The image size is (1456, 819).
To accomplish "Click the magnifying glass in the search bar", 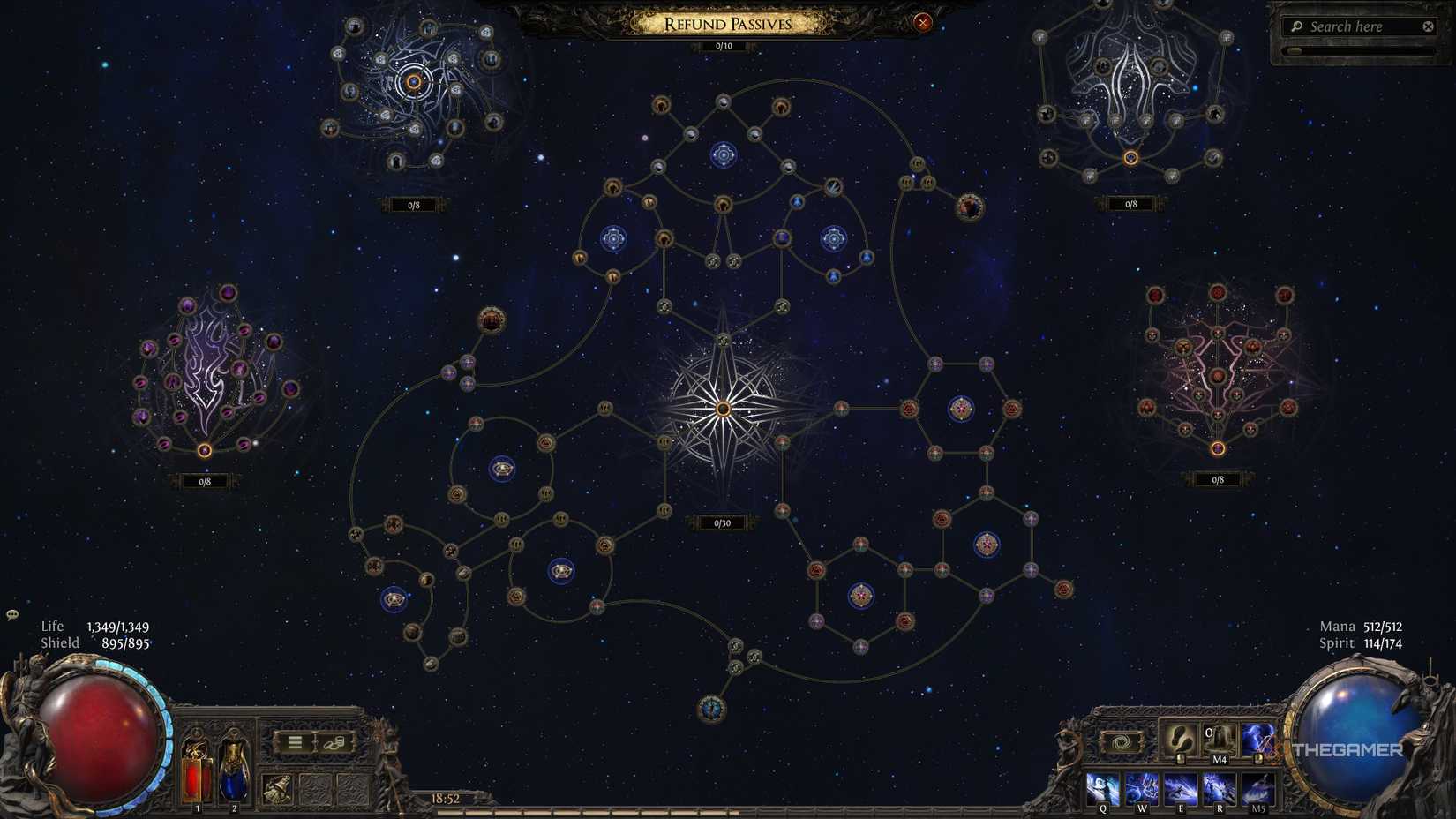I will pyautogui.click(x=1295, y=26).
